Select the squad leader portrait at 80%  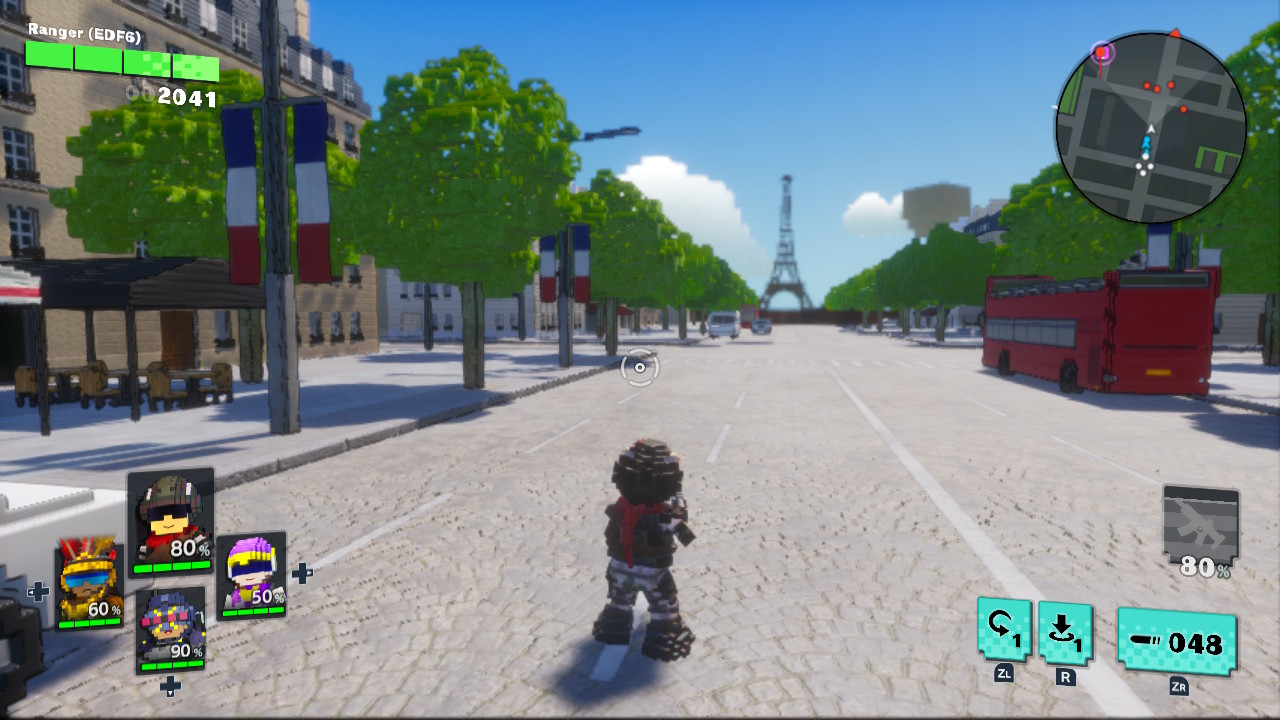pyautogui.click(x=171, y=521)
